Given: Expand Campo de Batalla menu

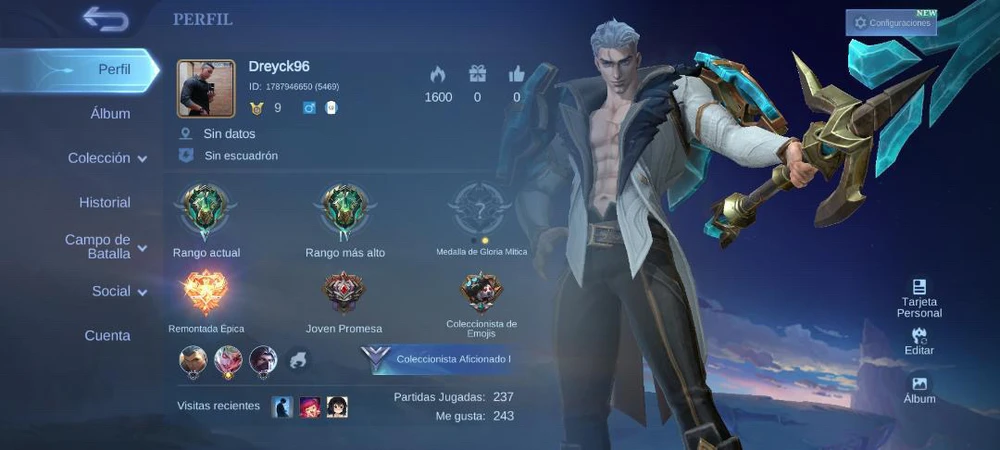Looking at the screenshot, I should coord(106,246).
